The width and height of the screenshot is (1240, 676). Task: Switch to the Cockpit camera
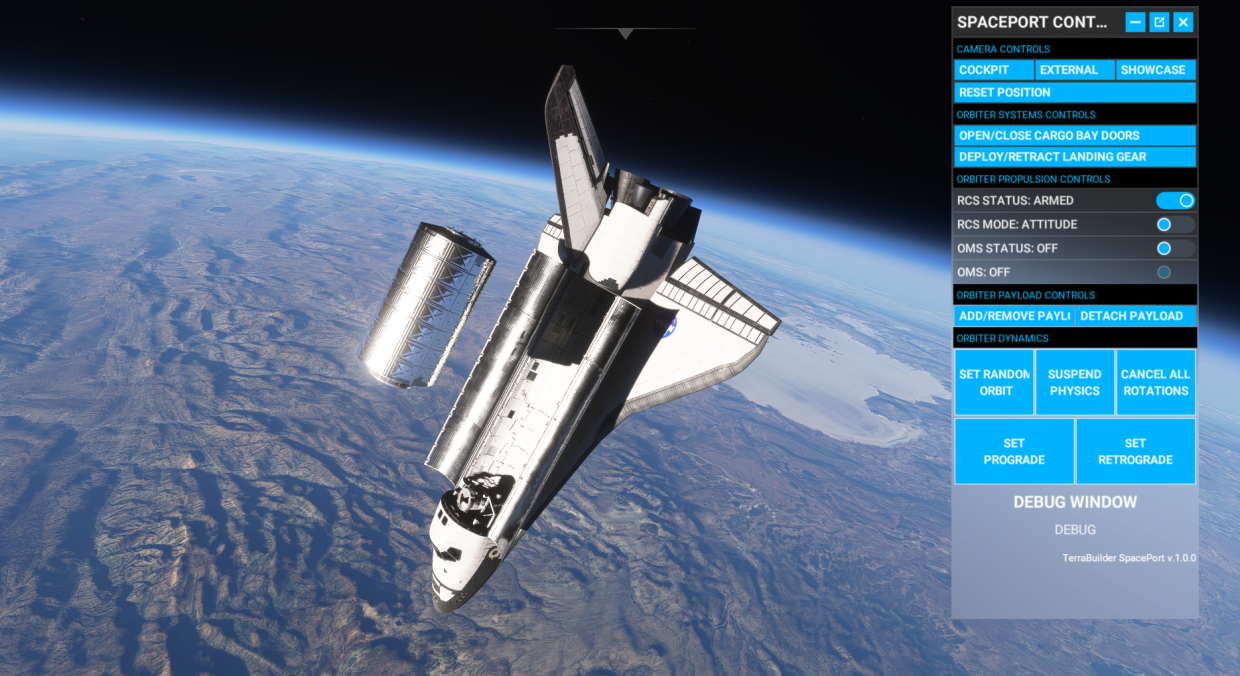(x=994, y=70)
